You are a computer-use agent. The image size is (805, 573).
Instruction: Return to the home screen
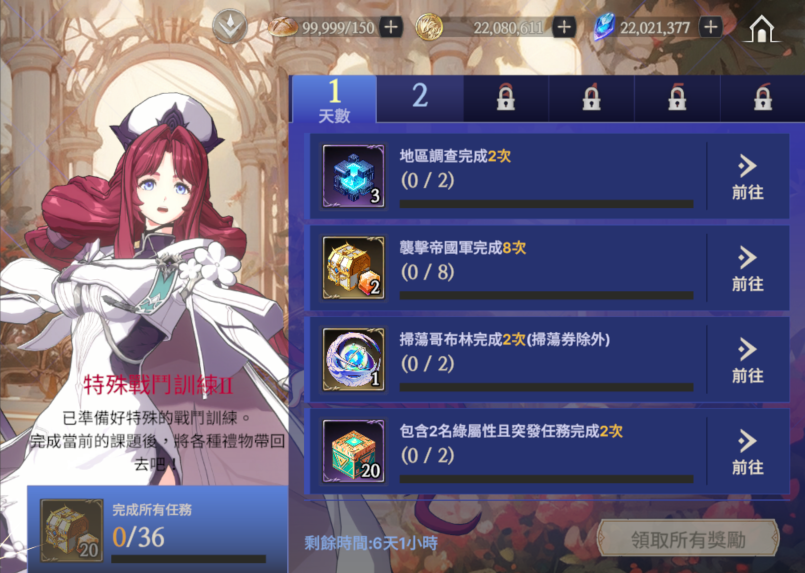click(763, 27)
